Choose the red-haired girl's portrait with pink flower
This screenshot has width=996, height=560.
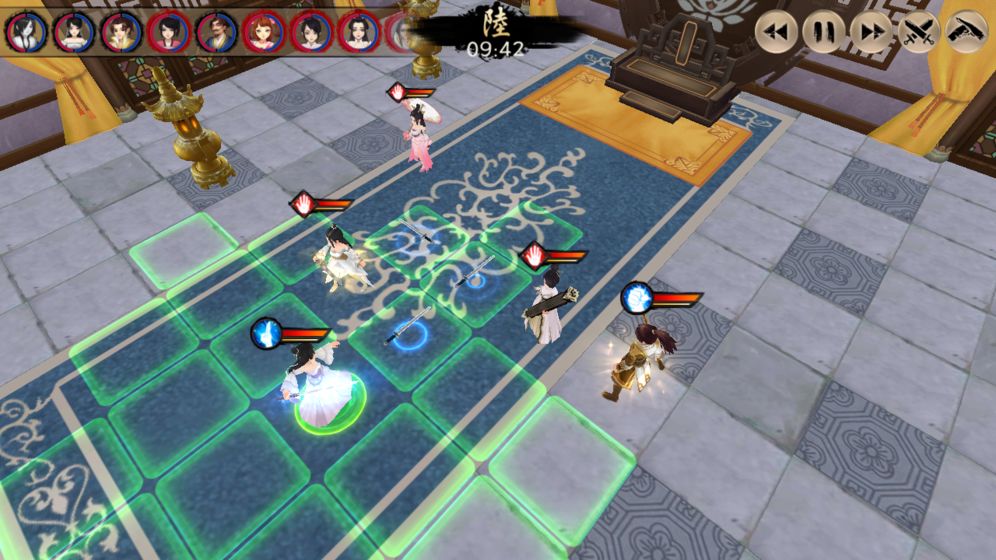[x=263, y=31]
